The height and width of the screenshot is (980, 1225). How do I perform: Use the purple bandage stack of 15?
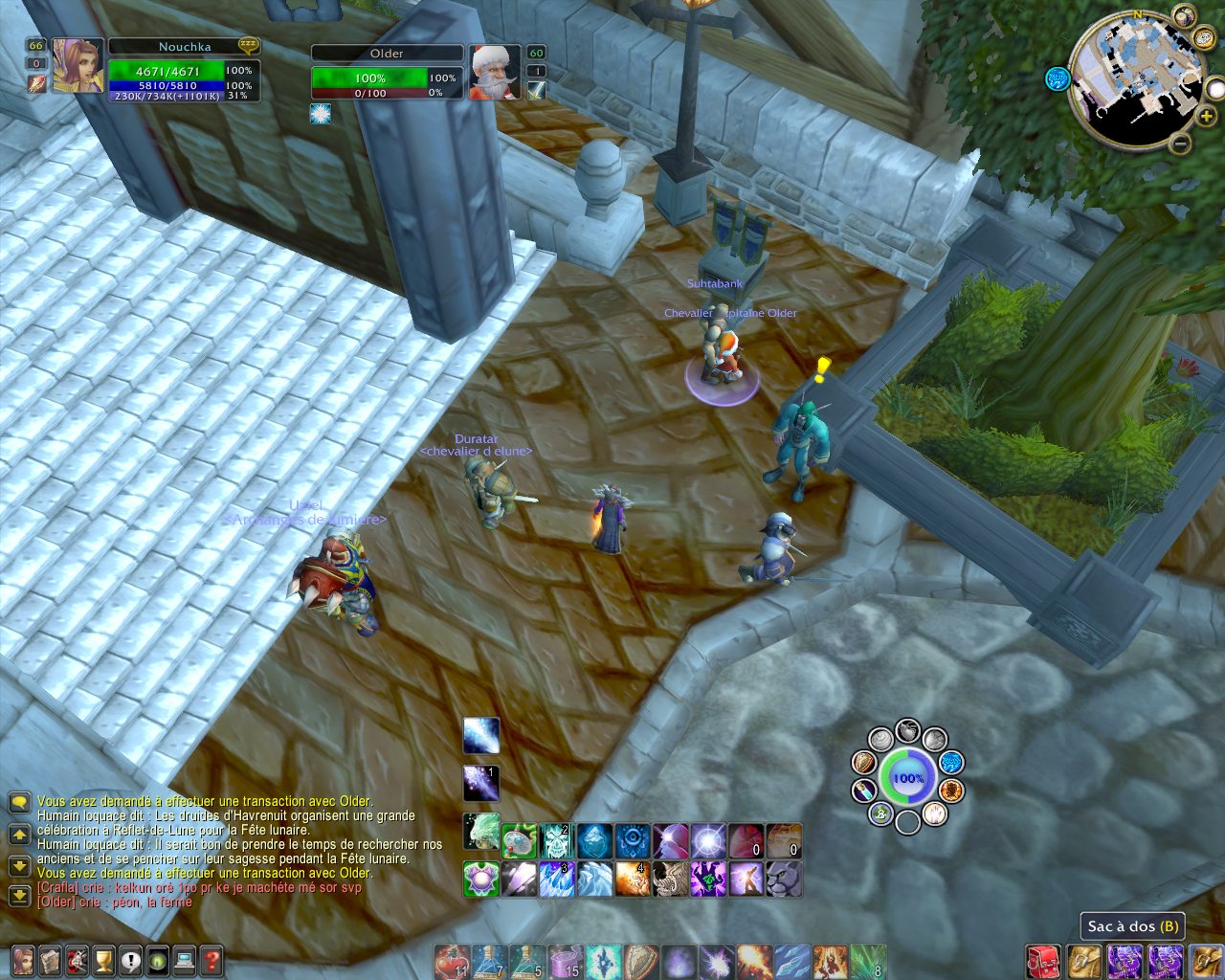point(565,961)
